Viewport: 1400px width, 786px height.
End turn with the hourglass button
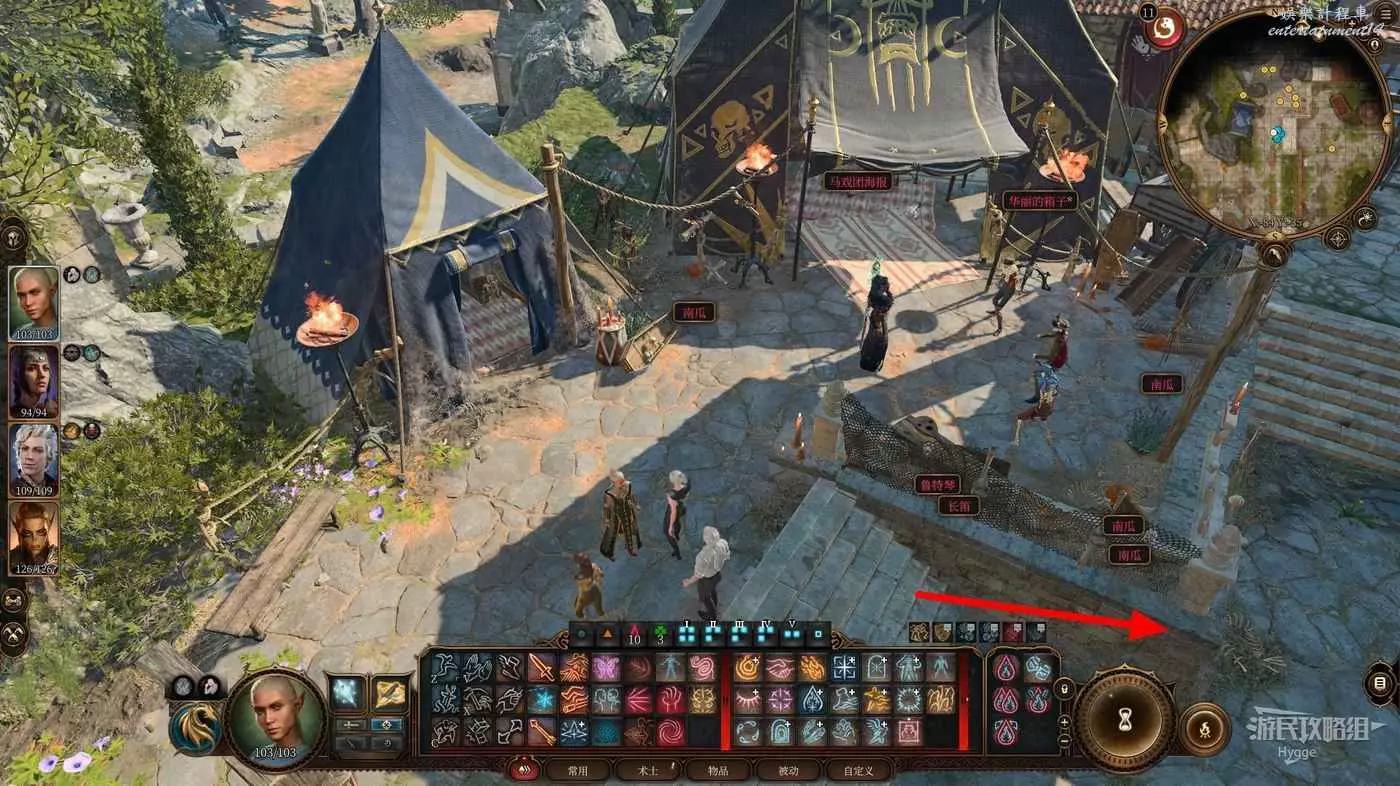click(1124, 718)
